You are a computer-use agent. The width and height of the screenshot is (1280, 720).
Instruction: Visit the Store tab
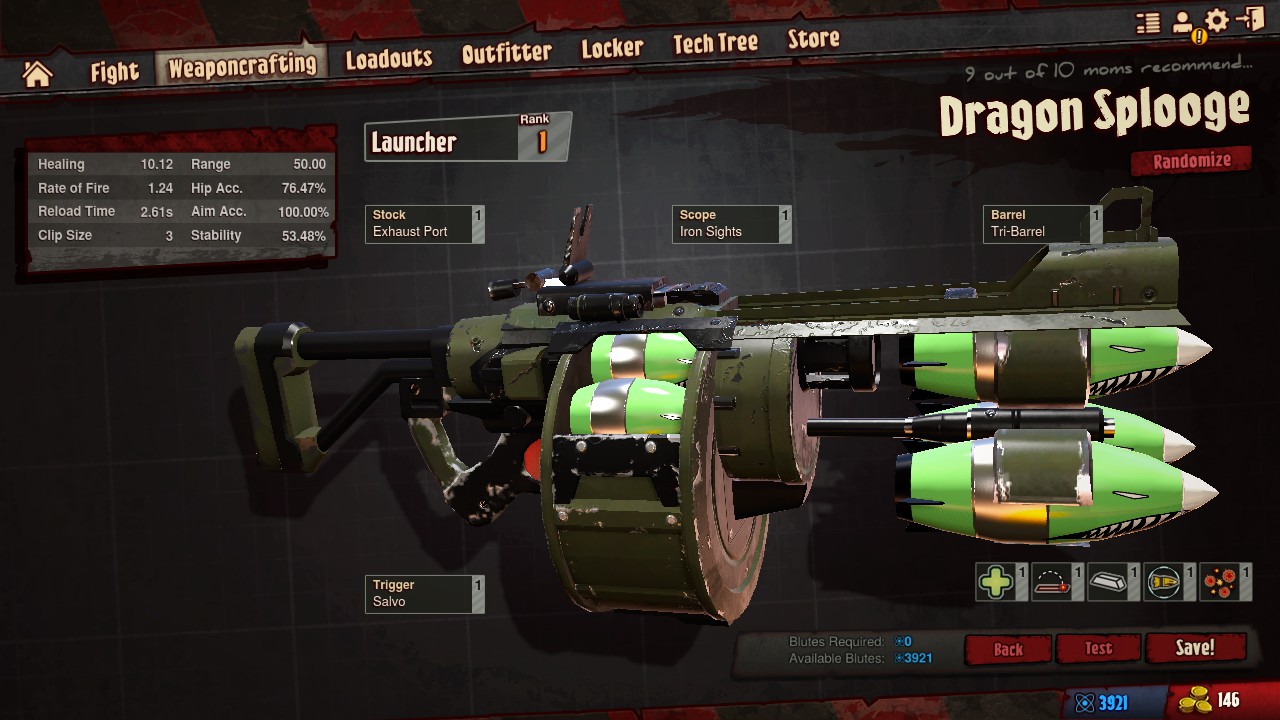coord(813,40)
